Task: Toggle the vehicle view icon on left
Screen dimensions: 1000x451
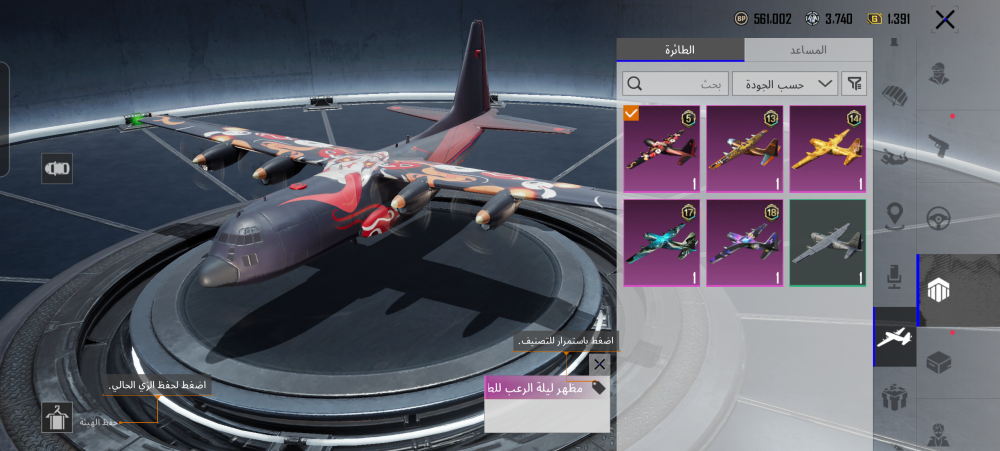Action: click(x=57, y=169)
